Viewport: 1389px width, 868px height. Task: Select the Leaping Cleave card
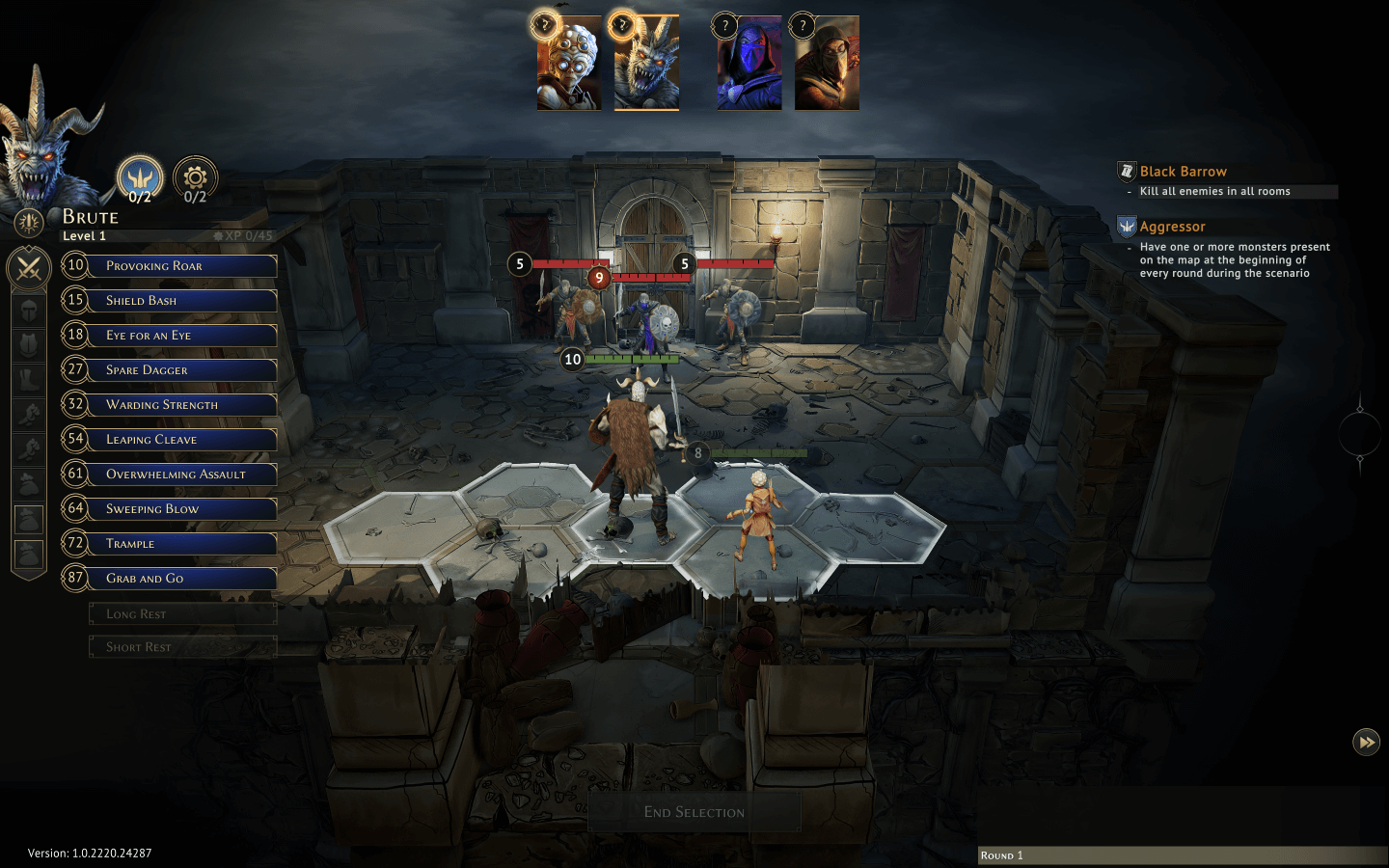[x=183, y=440]
